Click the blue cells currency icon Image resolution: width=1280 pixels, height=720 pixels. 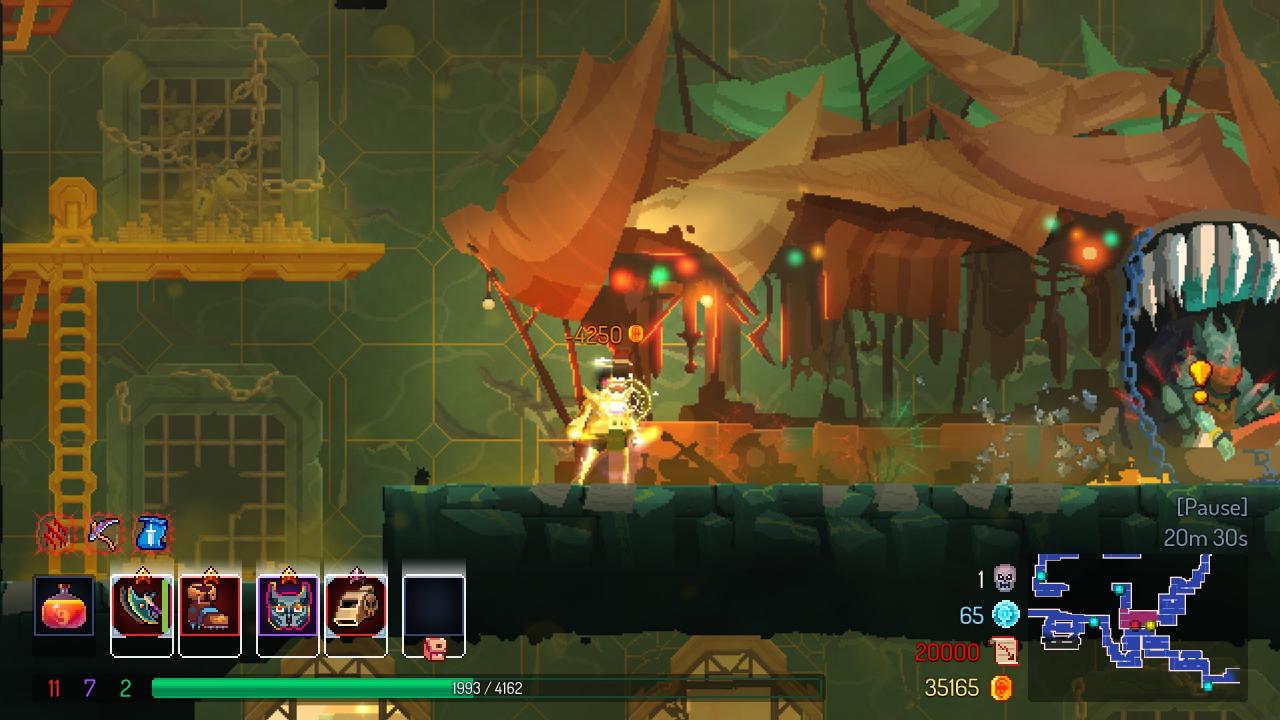1004,615
